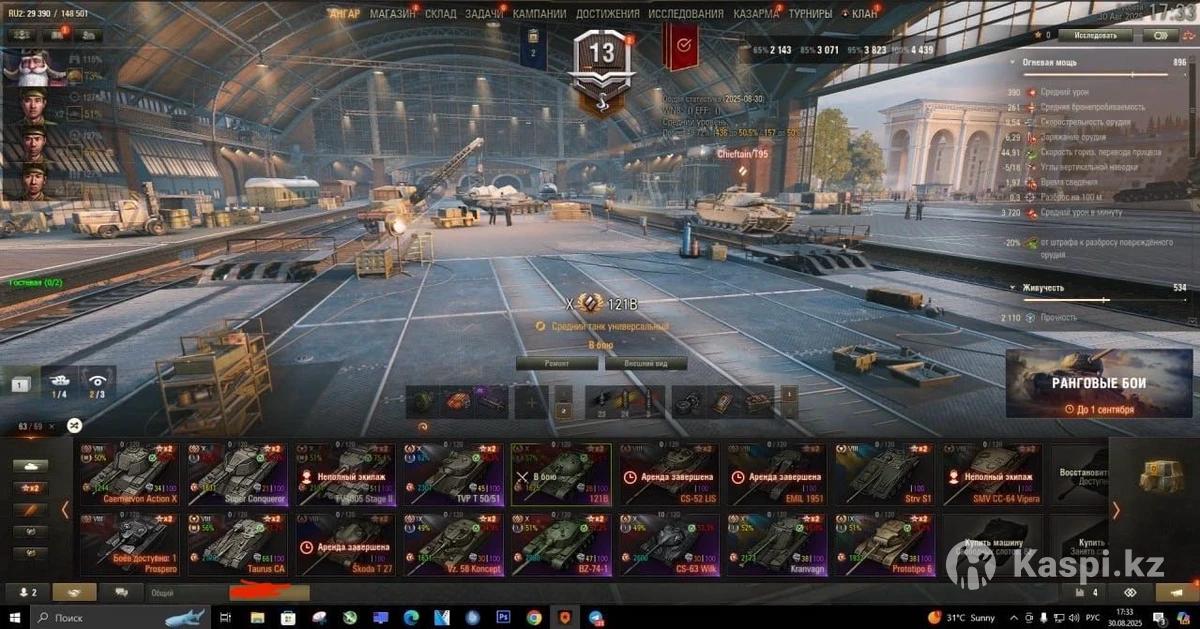Screen dimensions: 1200x629
Task: Click the Ремонт button
Action: click(557, 363)
